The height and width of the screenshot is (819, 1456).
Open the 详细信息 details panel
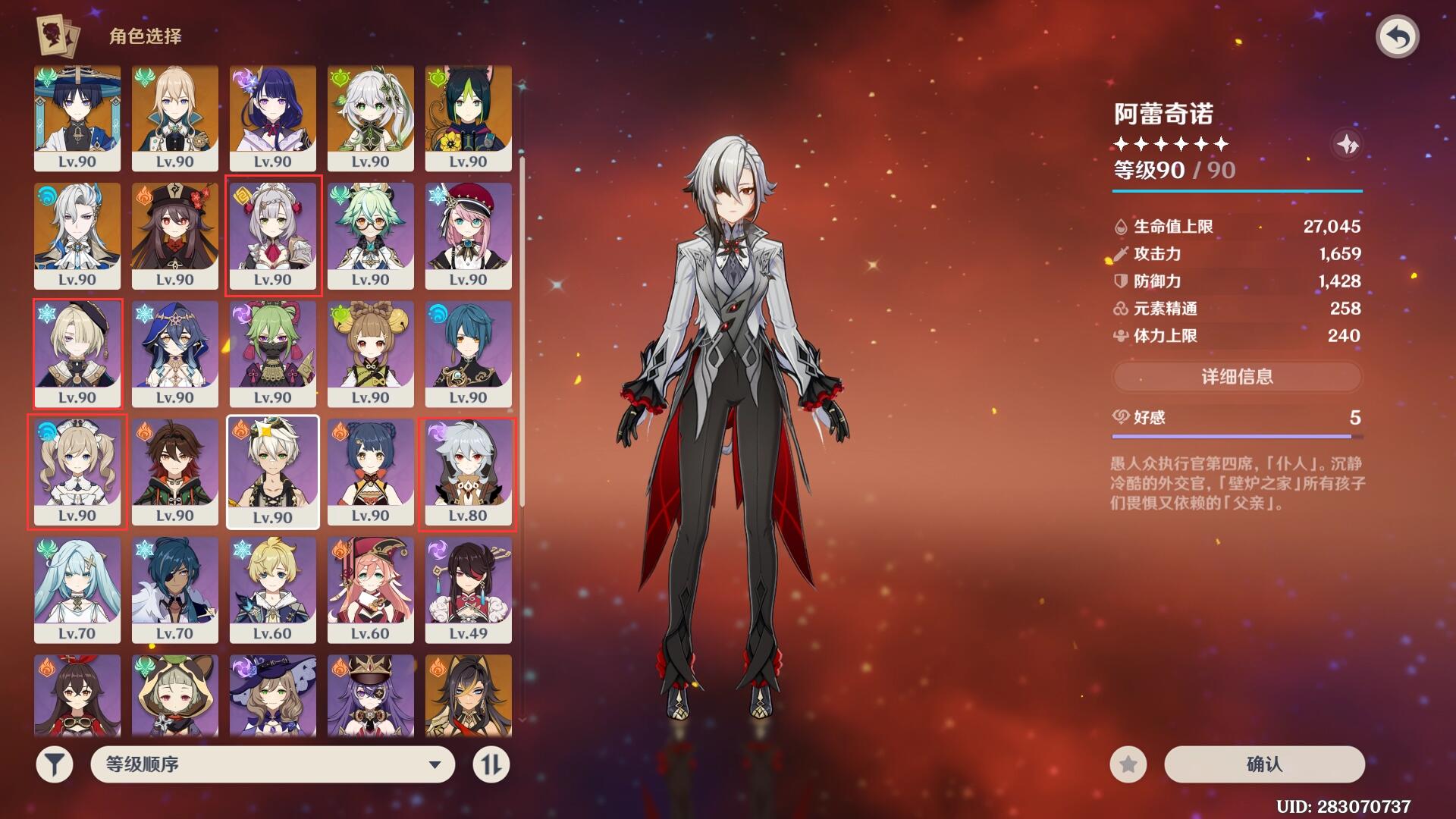1237,376
